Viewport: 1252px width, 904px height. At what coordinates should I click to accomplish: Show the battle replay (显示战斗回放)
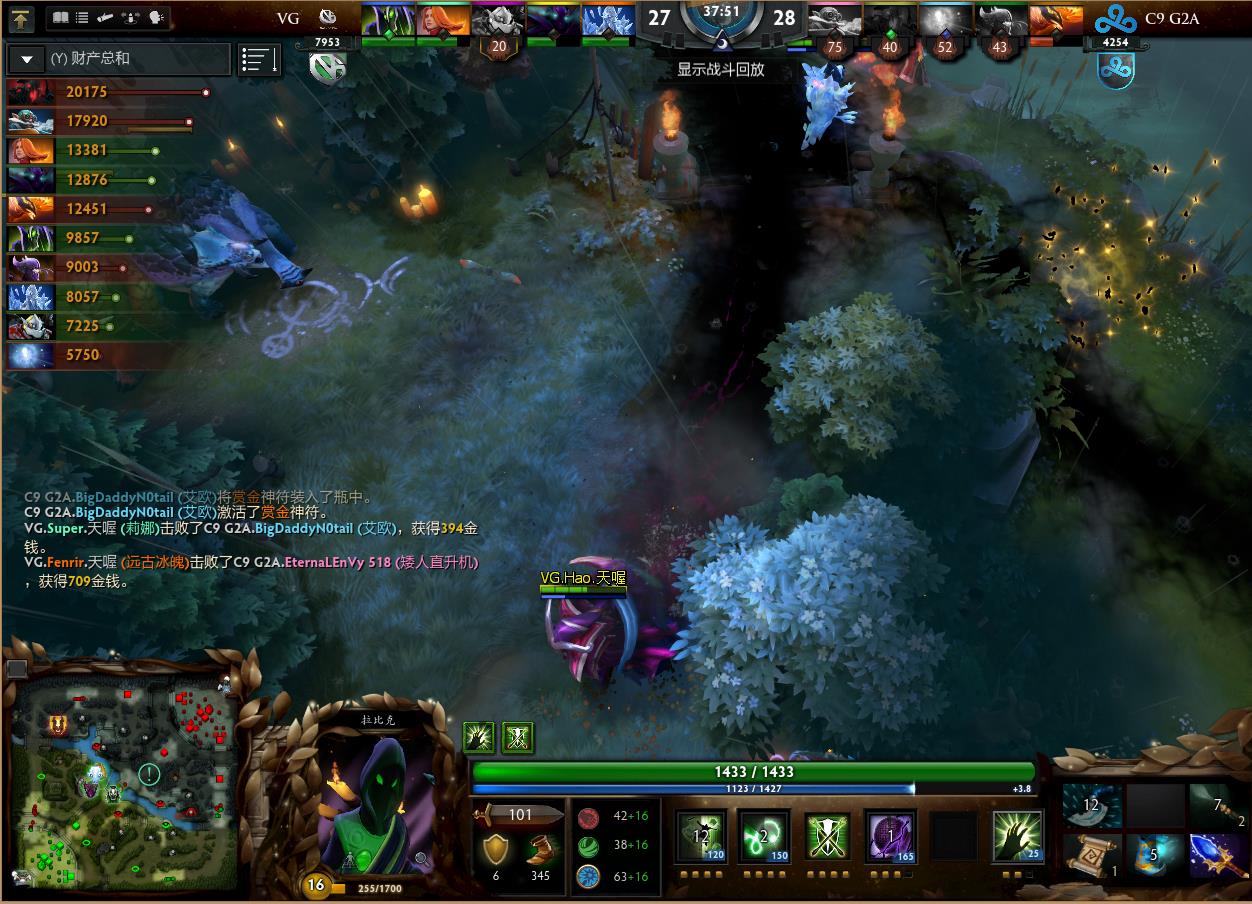720,70
